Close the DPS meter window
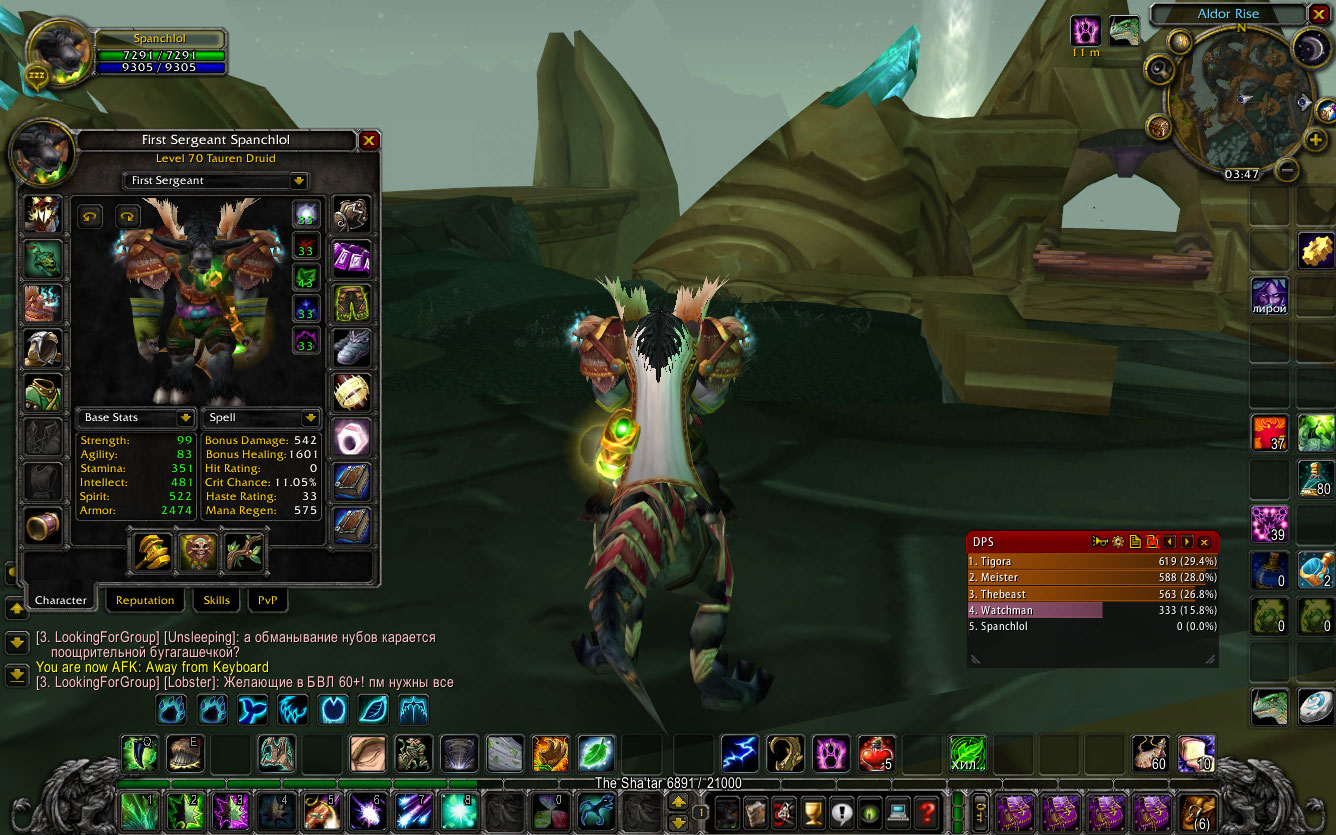Viewport: 1336px width, 835px height. pyautogui.click(x=1204, y=542)
